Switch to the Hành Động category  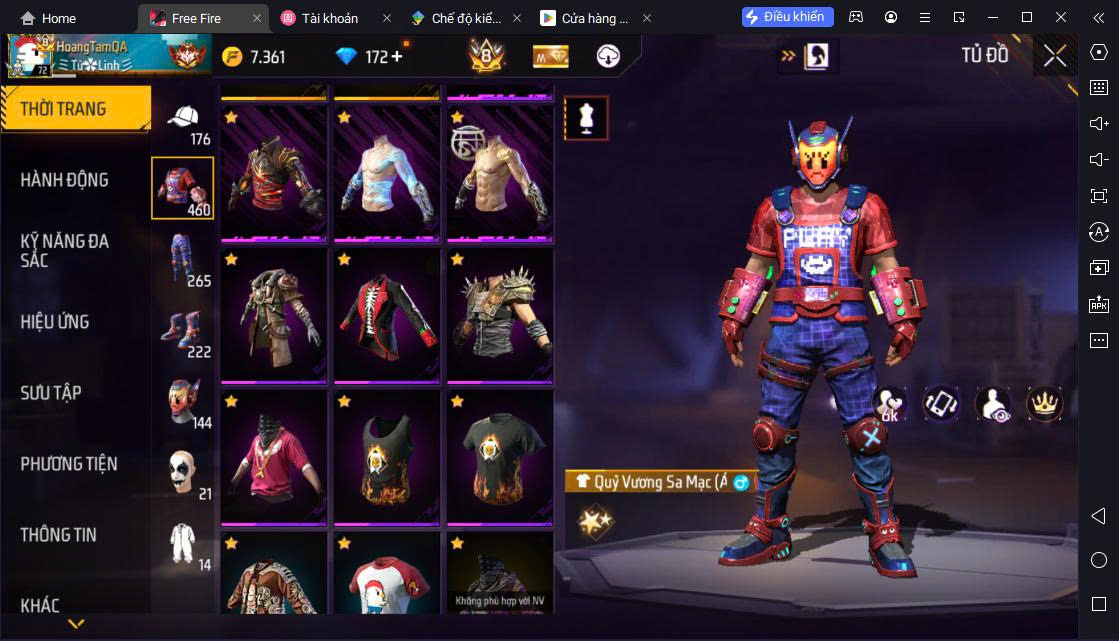click(65, 180)
